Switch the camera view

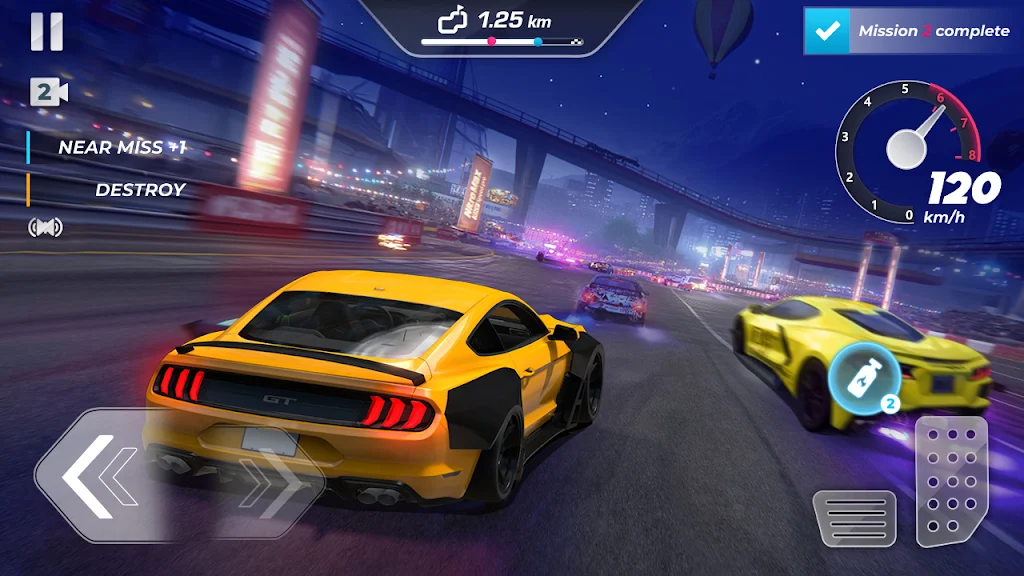(48, 92)
